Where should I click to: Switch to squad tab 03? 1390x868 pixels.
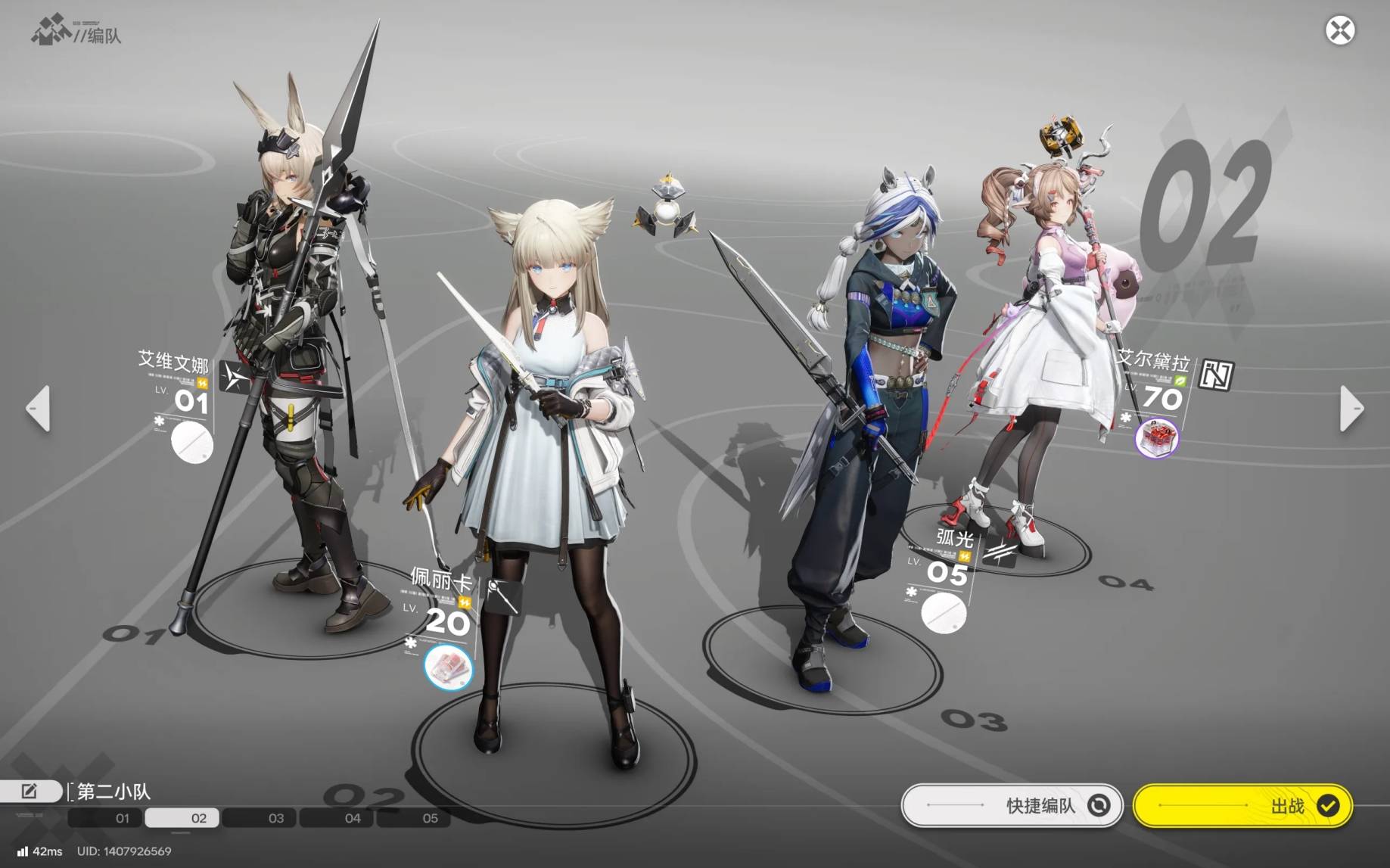click(x=276, y=818)
